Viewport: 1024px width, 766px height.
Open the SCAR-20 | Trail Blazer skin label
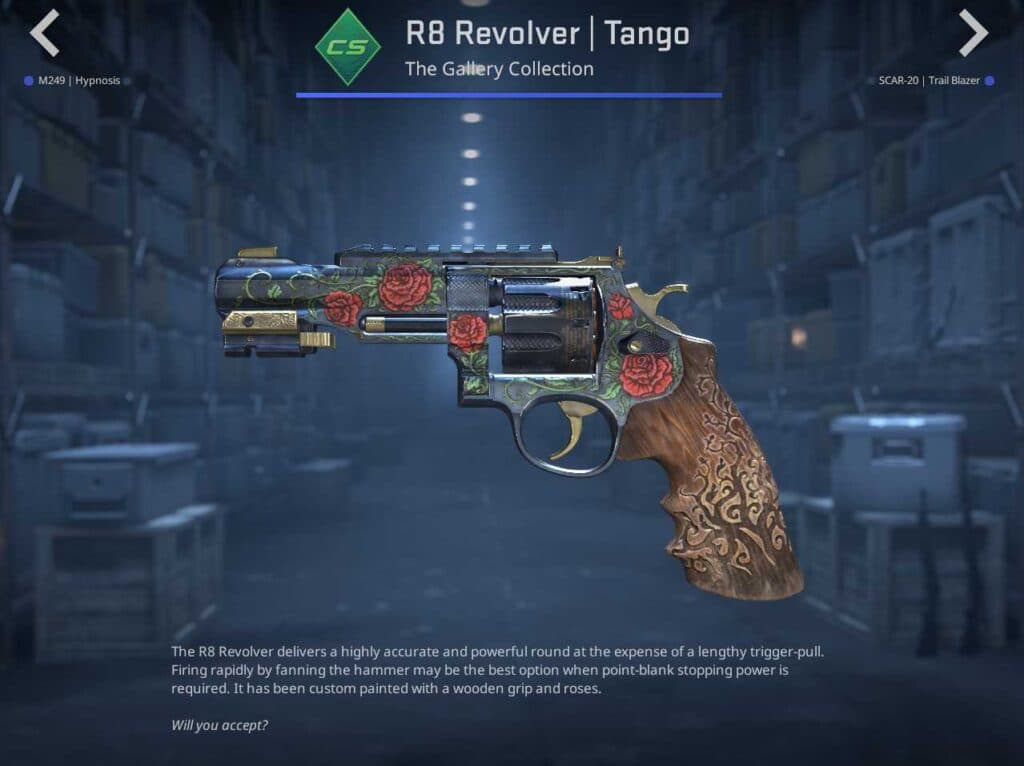coord(929,80)
